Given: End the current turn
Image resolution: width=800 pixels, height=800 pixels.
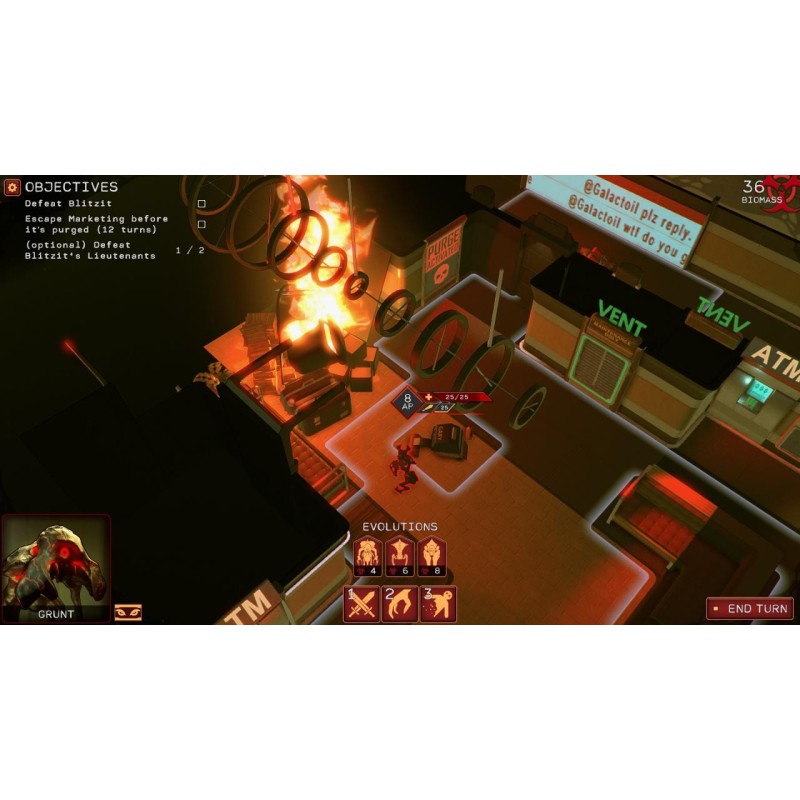Looking at the screenshot, I should (750, 608).
